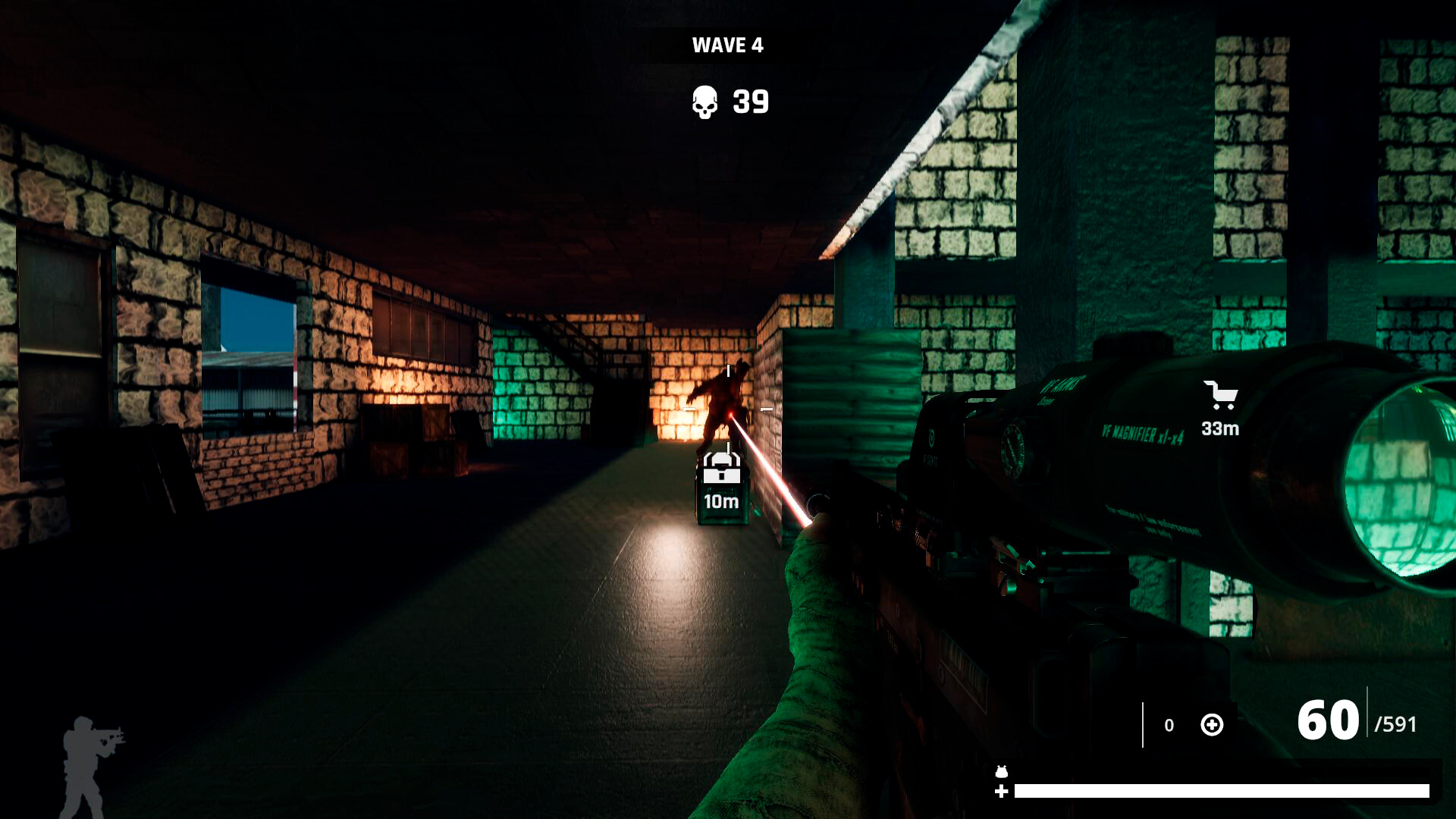Select the 10m distance label on chest marker
Image resolution: width=1456 pixels, height=819 pixels.
coord(721,502)
